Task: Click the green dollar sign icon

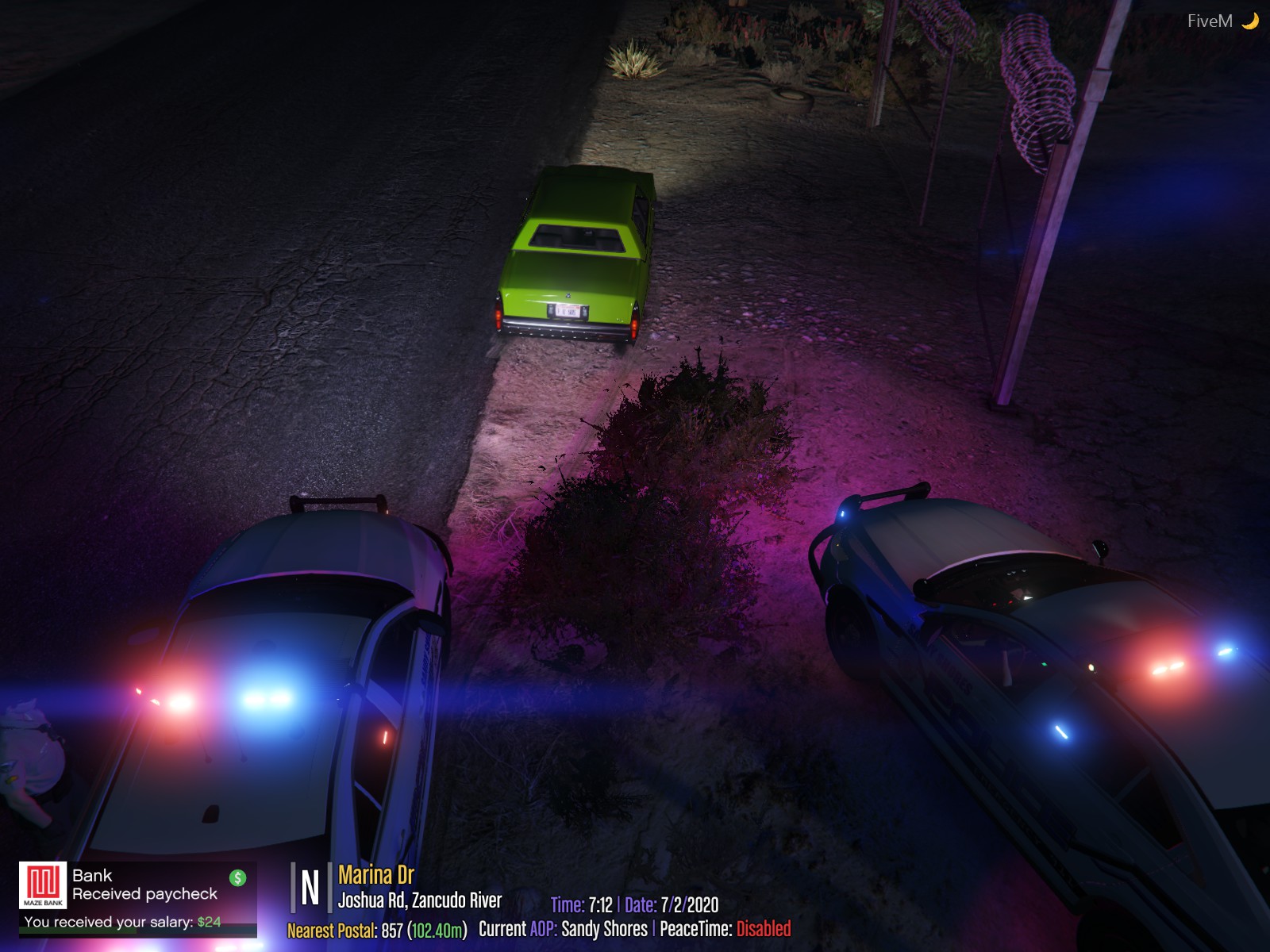Action: 237,877
